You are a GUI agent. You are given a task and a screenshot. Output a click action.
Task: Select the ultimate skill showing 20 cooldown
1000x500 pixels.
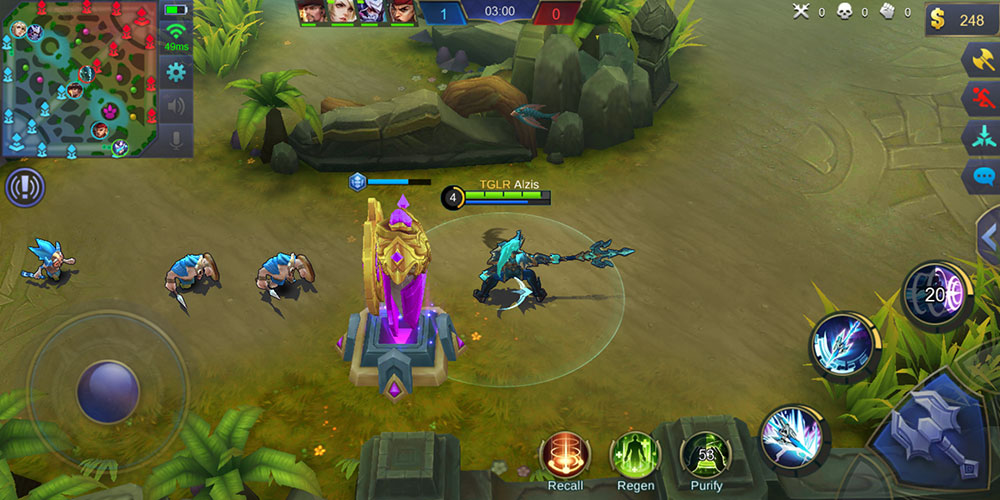pos(935,294)
